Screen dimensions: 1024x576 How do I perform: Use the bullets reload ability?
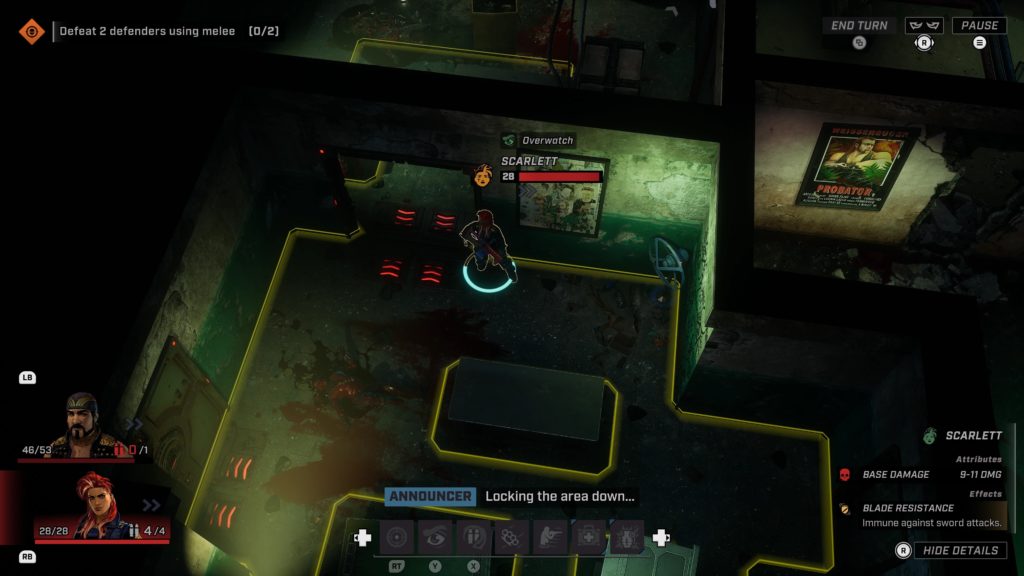click(x=473, y=538)
